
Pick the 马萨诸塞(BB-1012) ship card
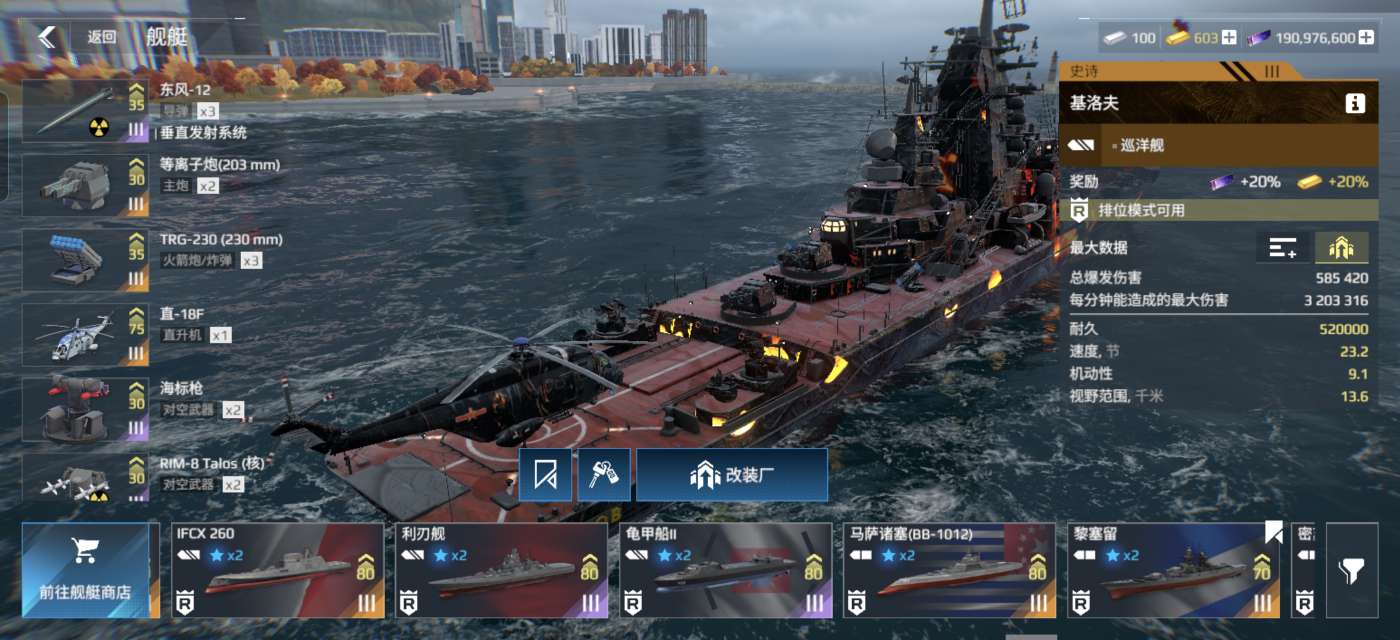(x=949, y=570)
